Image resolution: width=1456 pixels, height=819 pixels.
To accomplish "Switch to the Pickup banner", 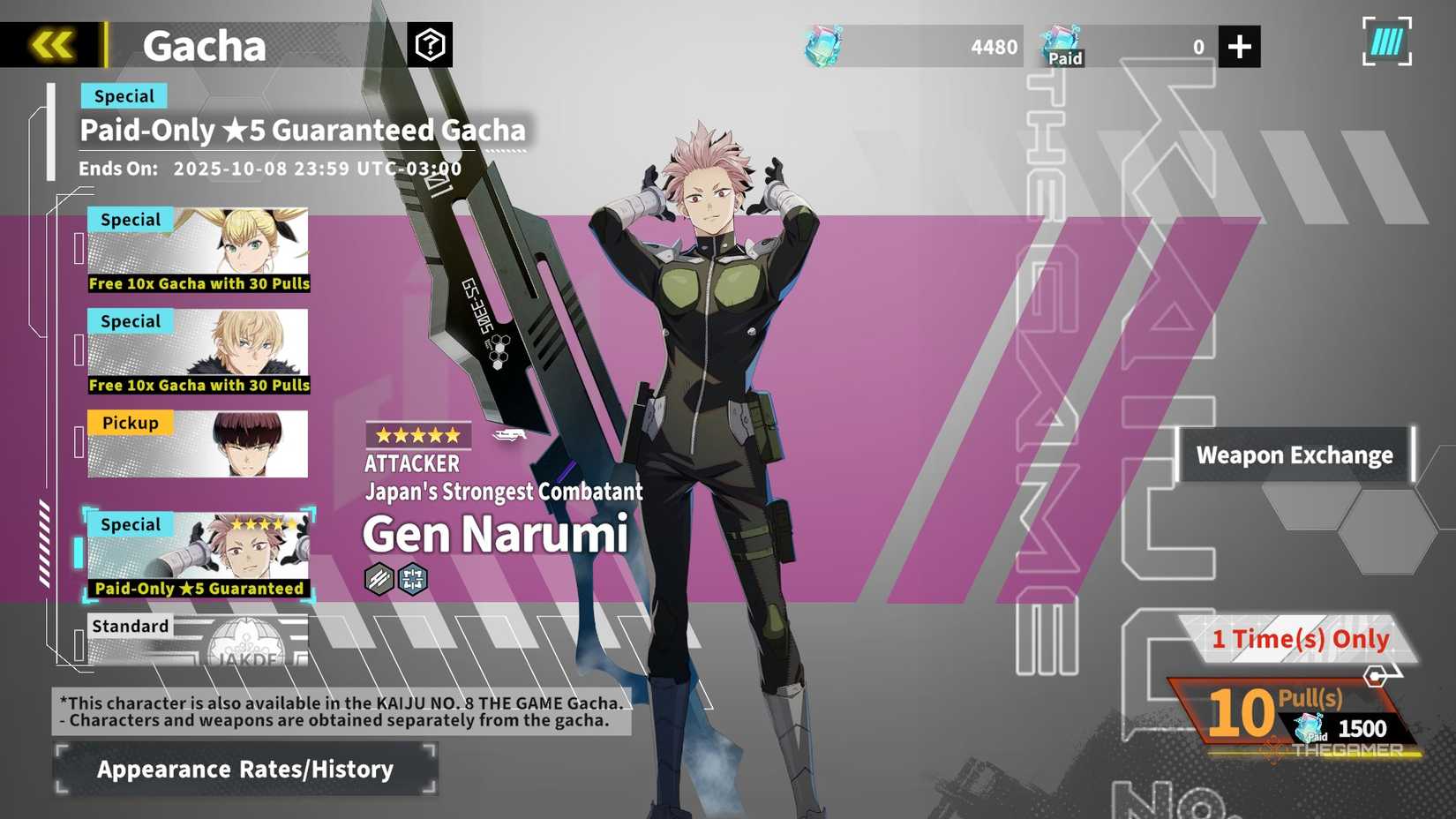I will click(197, 444).
